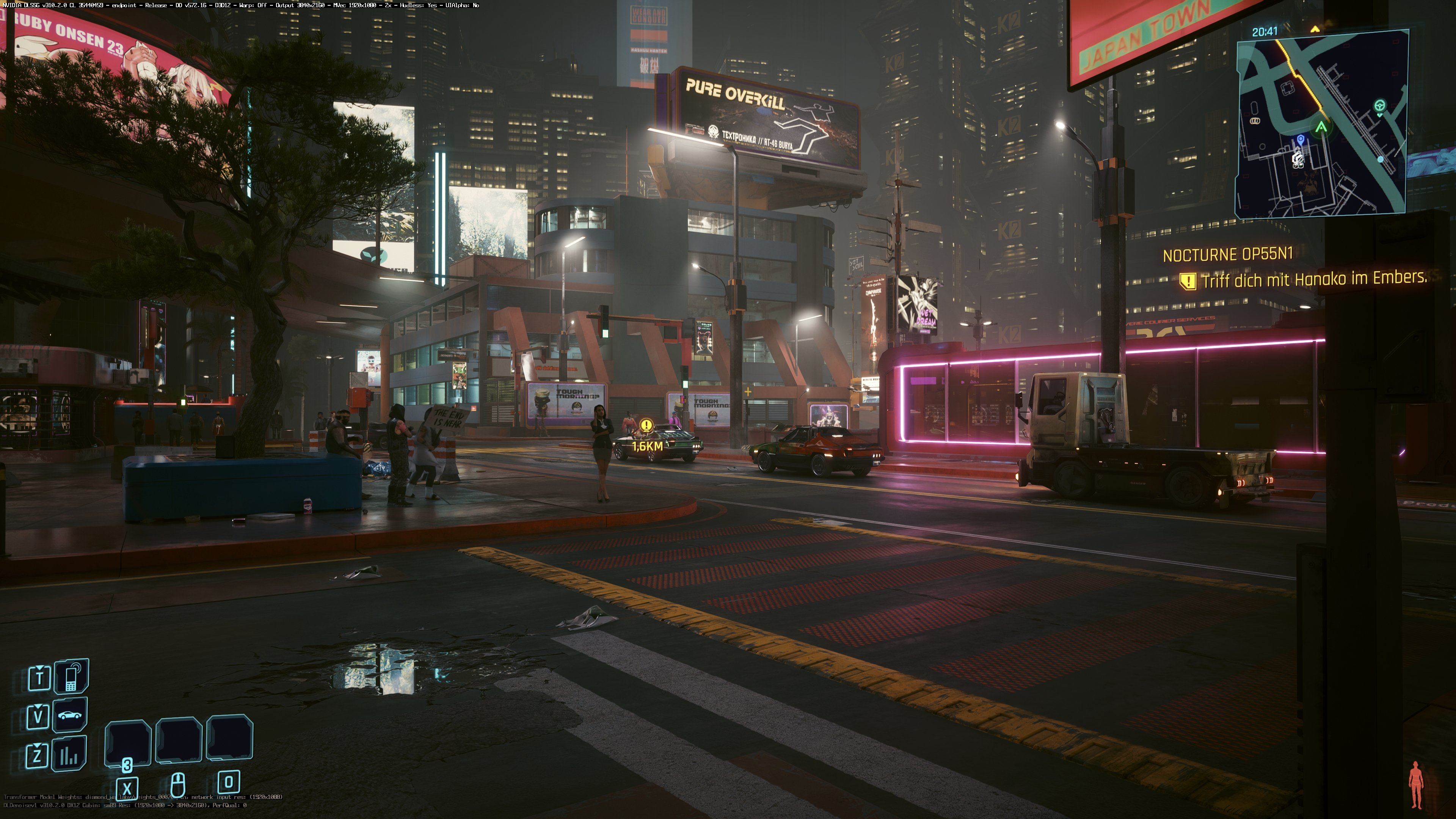
Task: Click the blue fast-travel pin on the minimap
Action: pos(1301,140)
